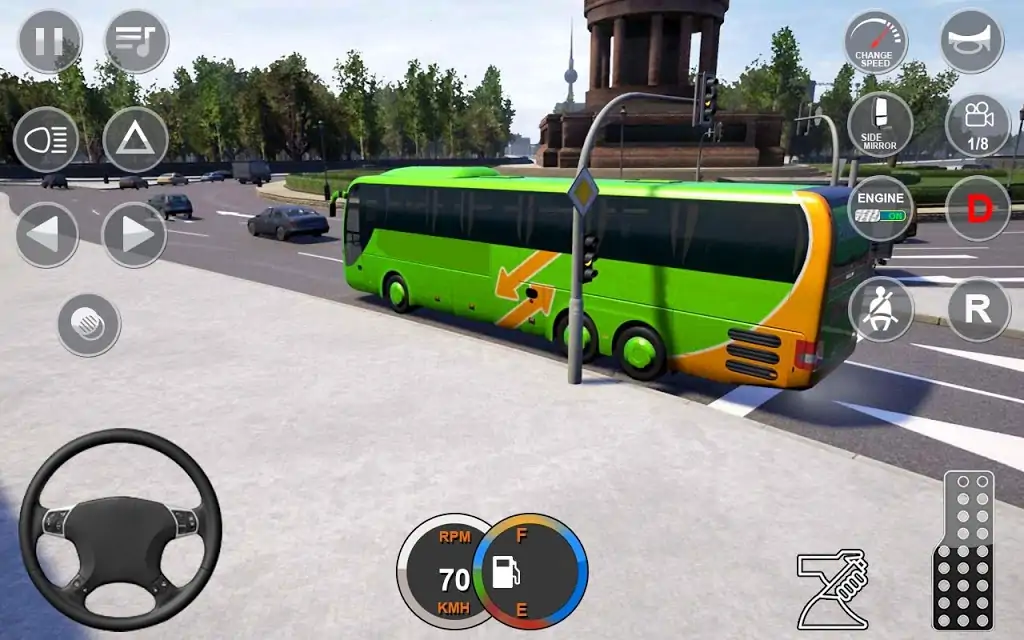Turn on the left turn indicator
The image size is (1024, 640).
(x=46, y=235)
